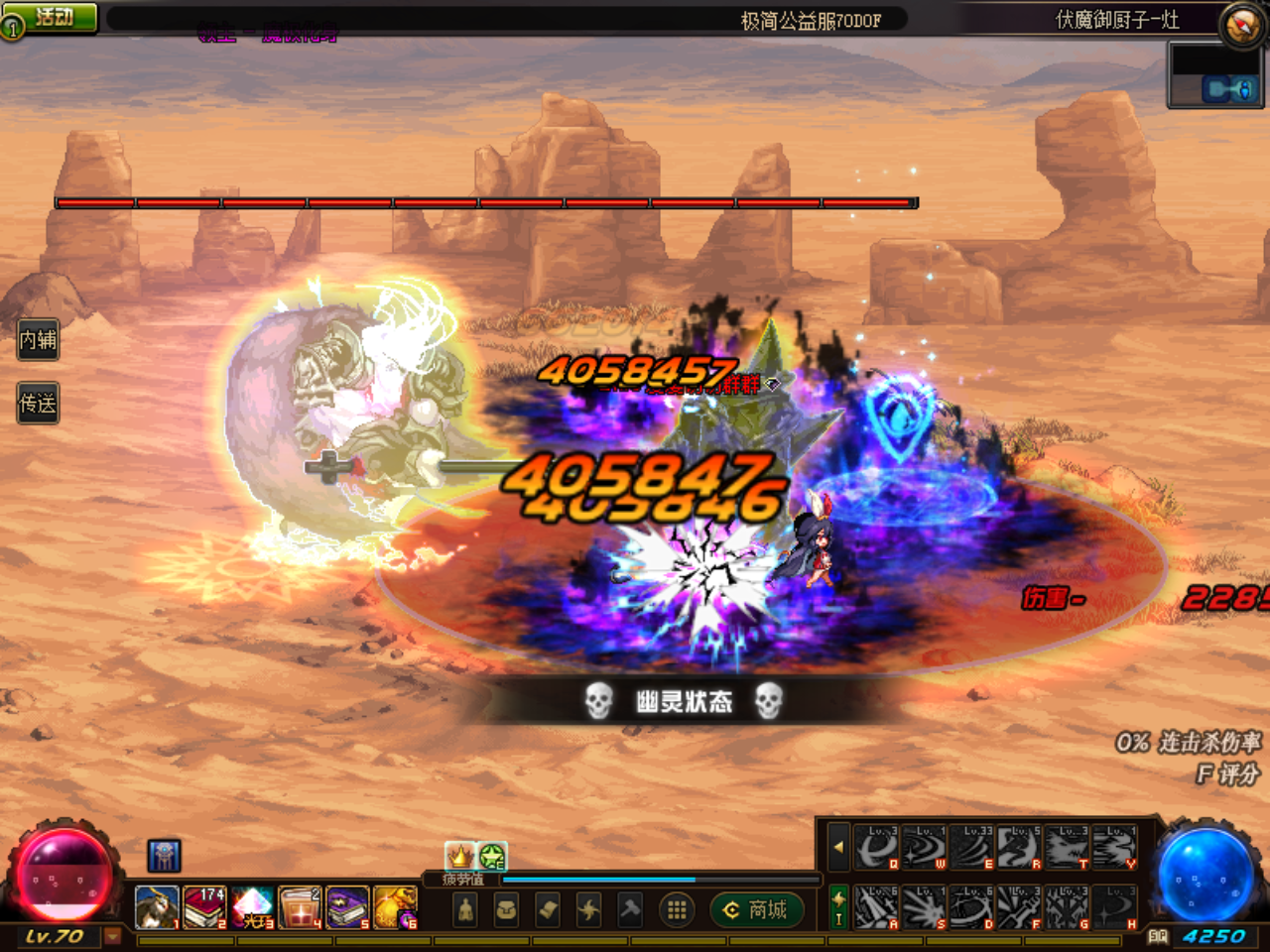
Task: Open the 活动 activity menu
Action: pos(50,15)
